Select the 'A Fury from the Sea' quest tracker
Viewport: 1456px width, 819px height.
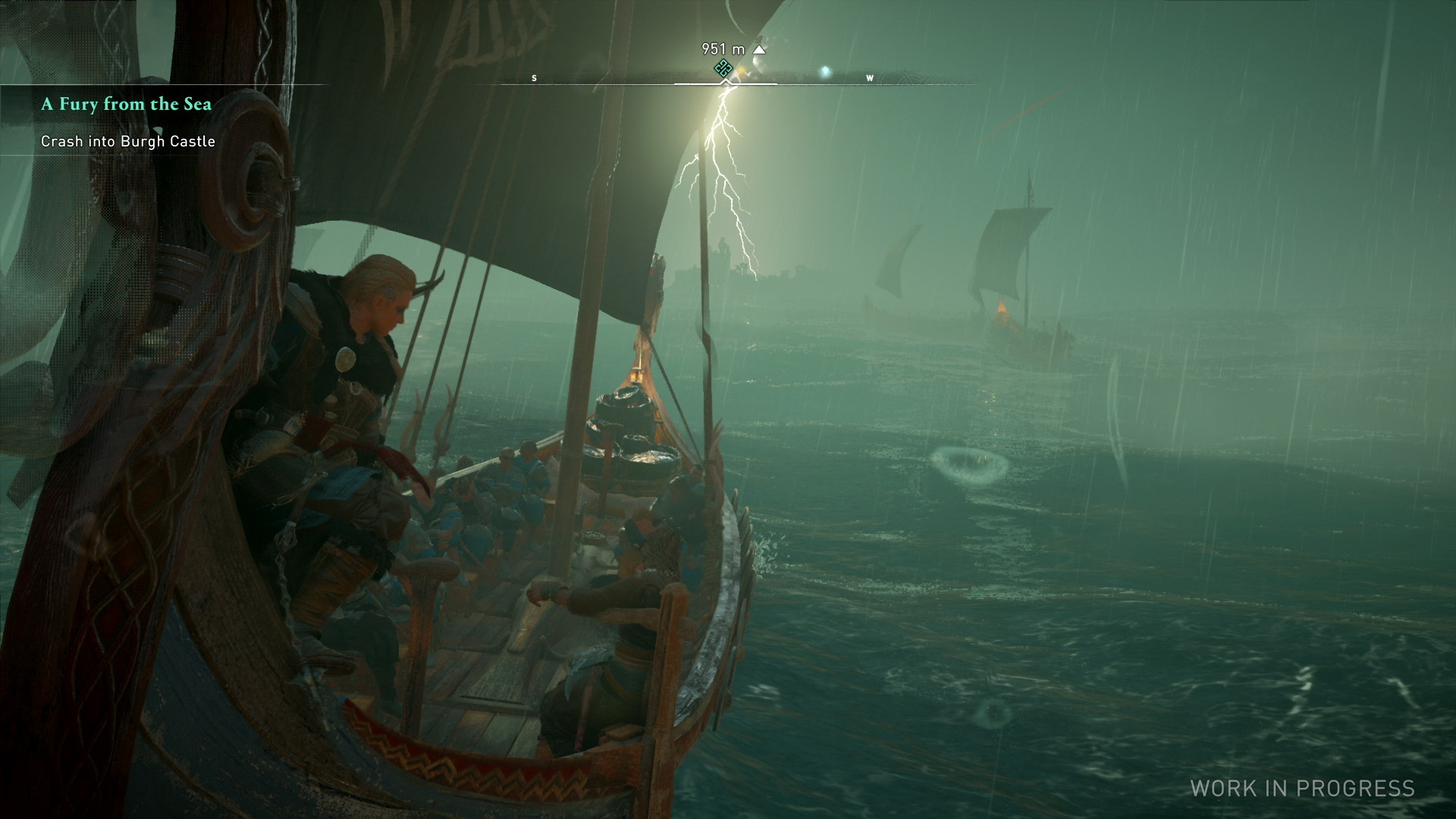[x=126, y=104]
